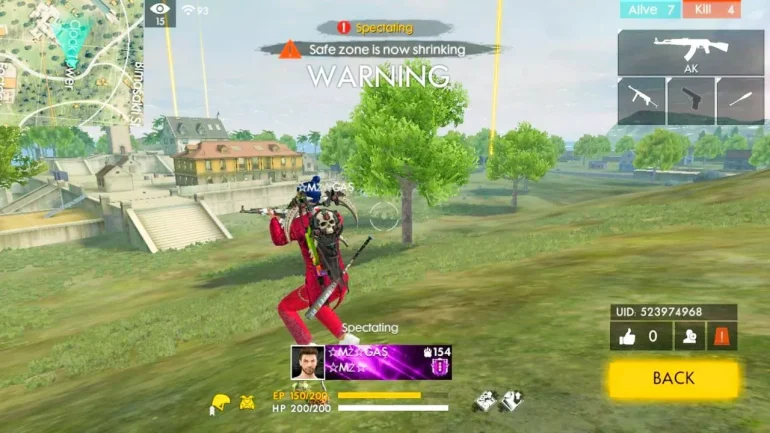Add the spectated player as friend
The height and width of the screenshot is (433, 770).
click(687, 337)
